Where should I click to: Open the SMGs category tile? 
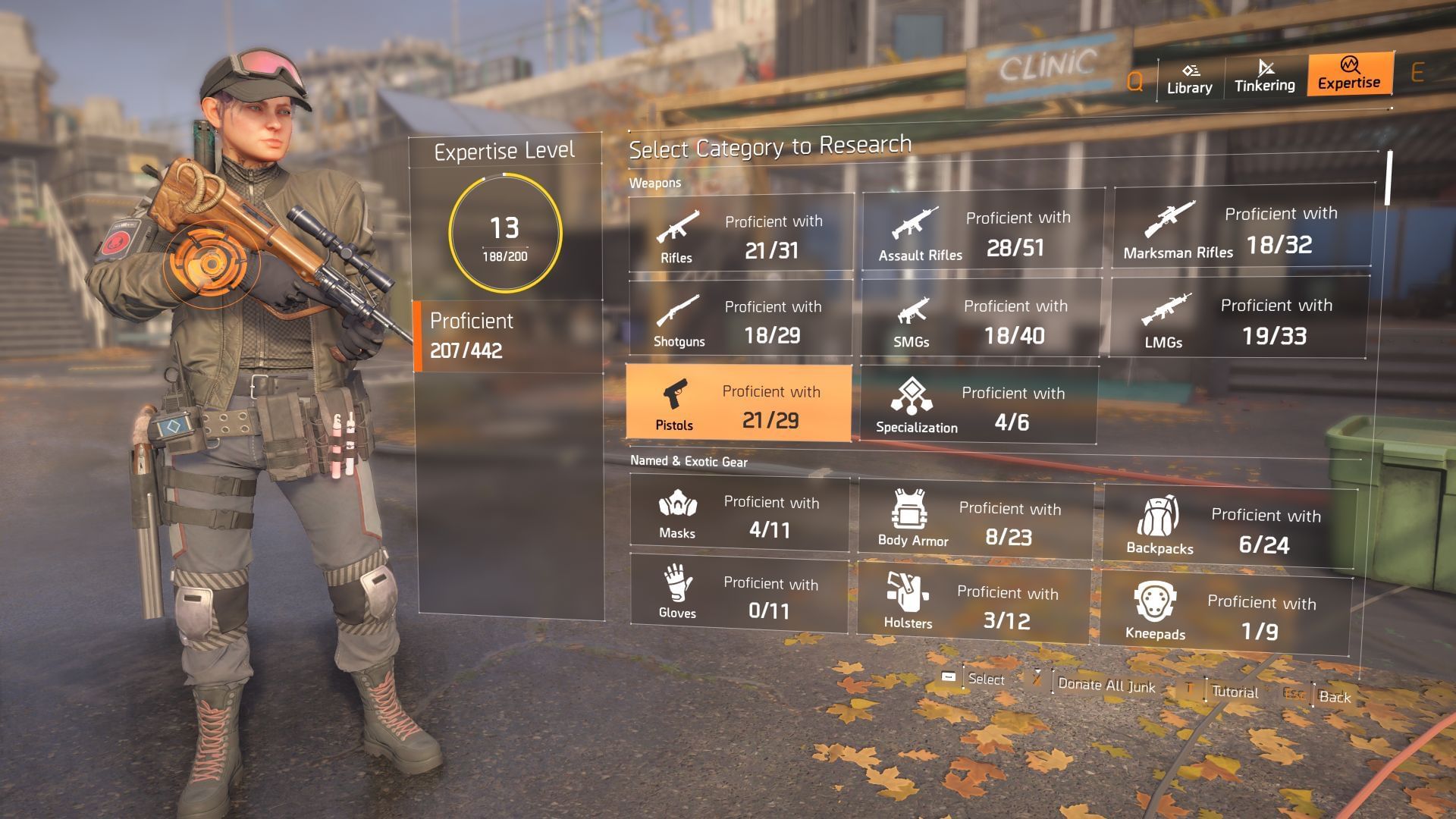tap(981, 318)
